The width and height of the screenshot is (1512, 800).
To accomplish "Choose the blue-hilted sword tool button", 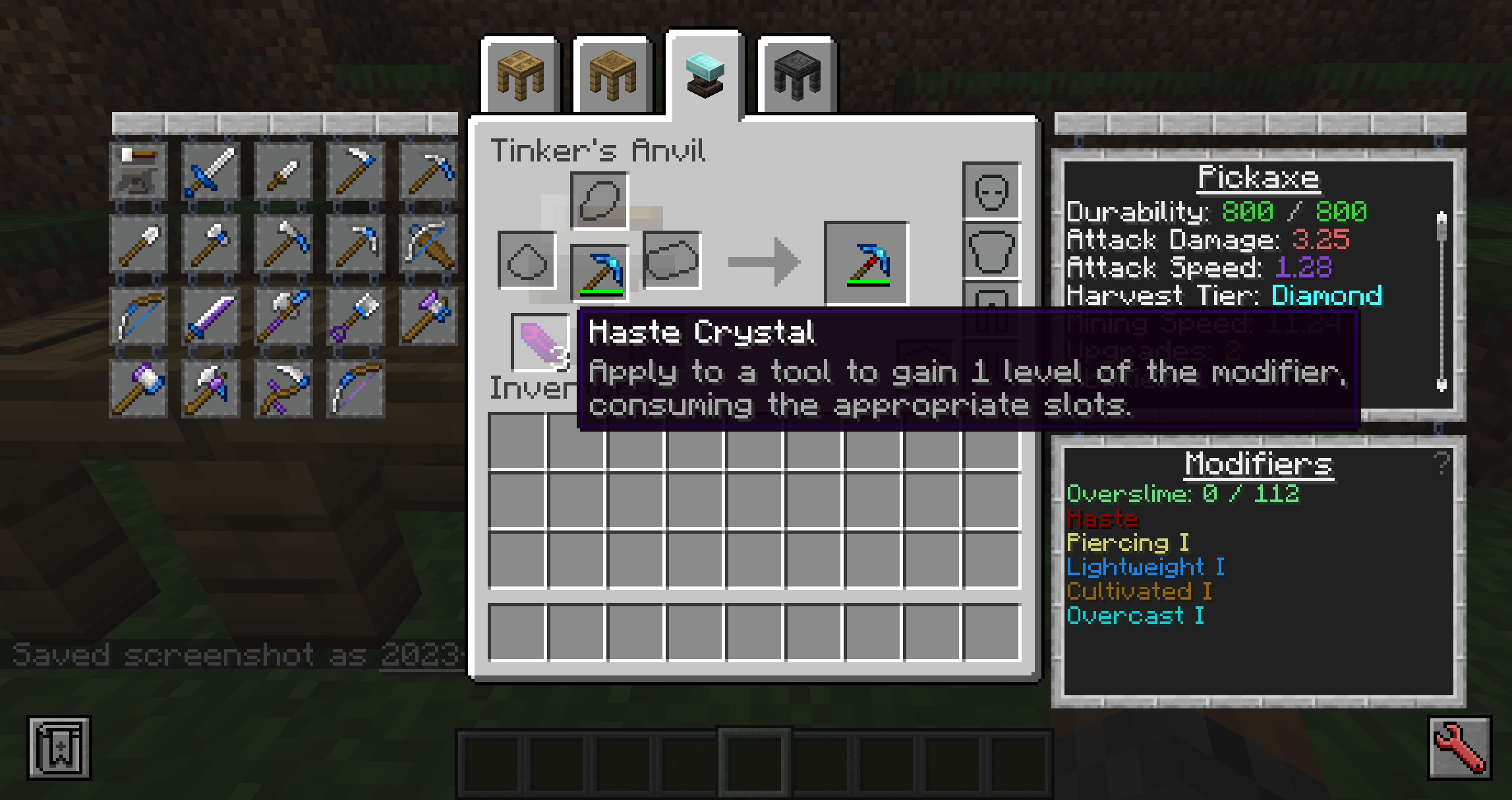I will 211,172.
